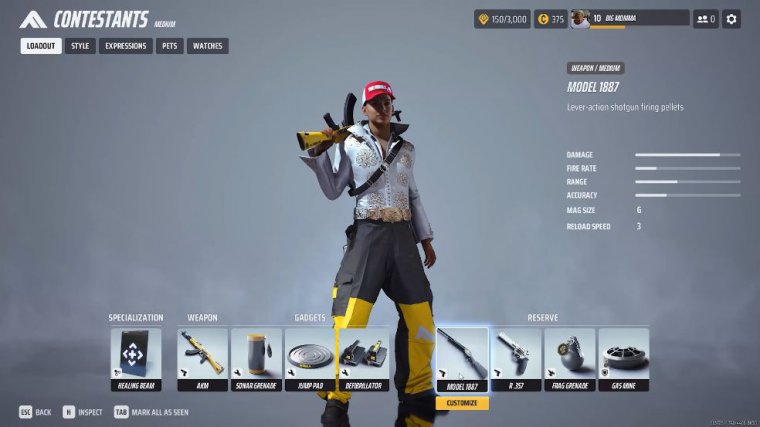Select the Frag Grenade reserve slot
This screenshot has height=427, width=760.
570,359
